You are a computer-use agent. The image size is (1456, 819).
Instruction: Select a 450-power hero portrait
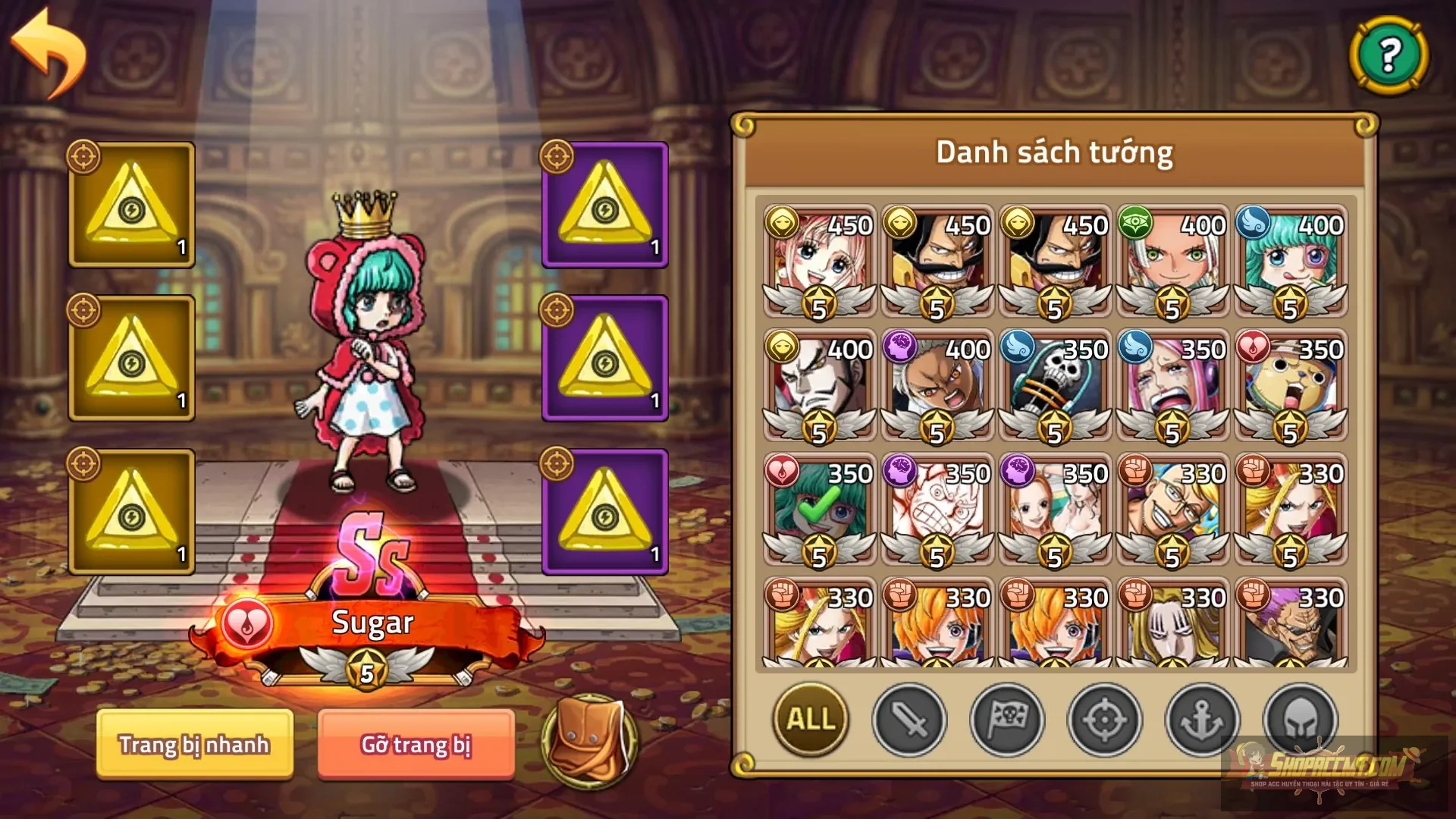tap(819, 258)
